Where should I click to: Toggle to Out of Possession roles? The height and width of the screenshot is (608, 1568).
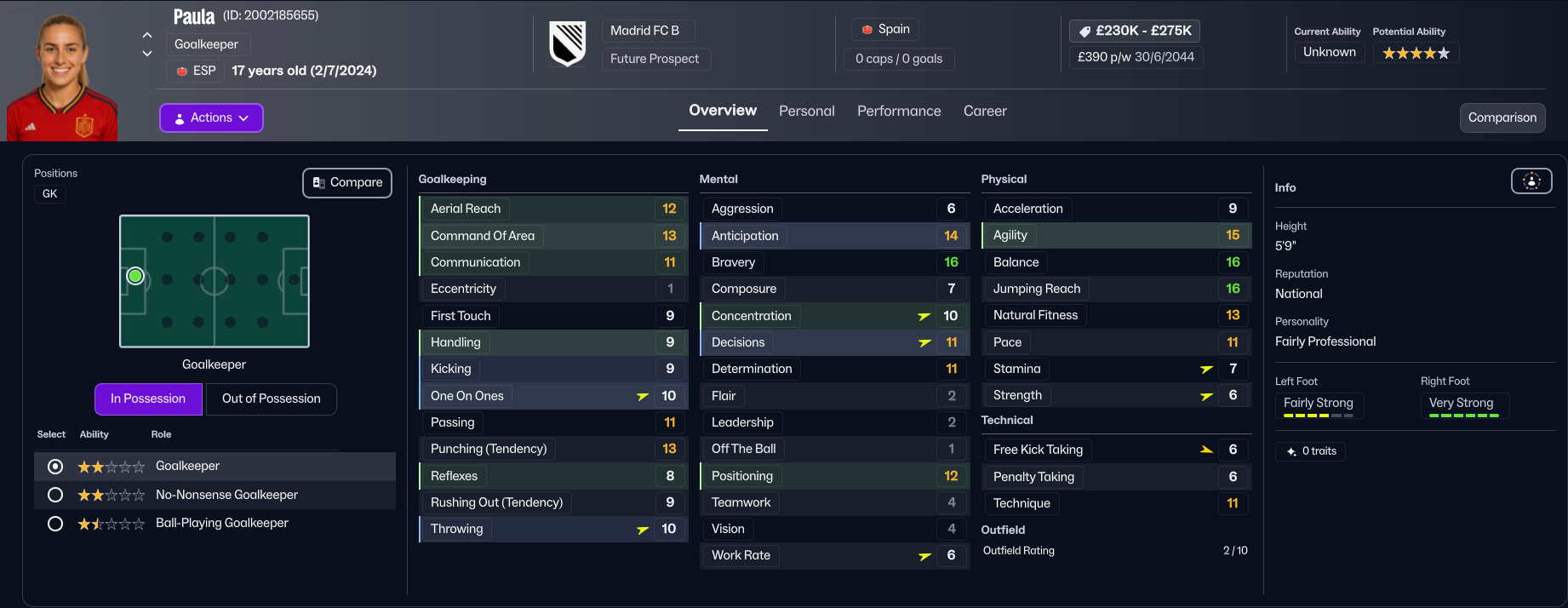tap(271, 399)
